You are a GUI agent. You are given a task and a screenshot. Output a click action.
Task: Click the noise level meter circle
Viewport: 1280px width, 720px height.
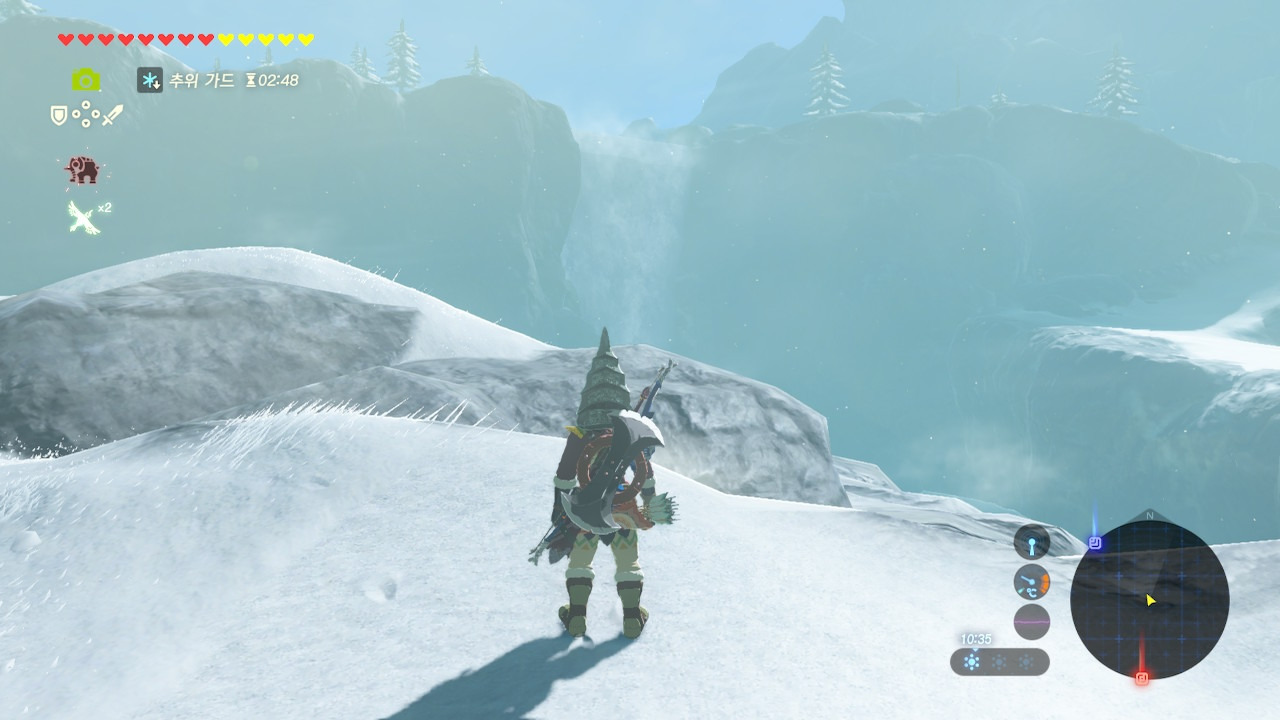(x=1031, y=622)
